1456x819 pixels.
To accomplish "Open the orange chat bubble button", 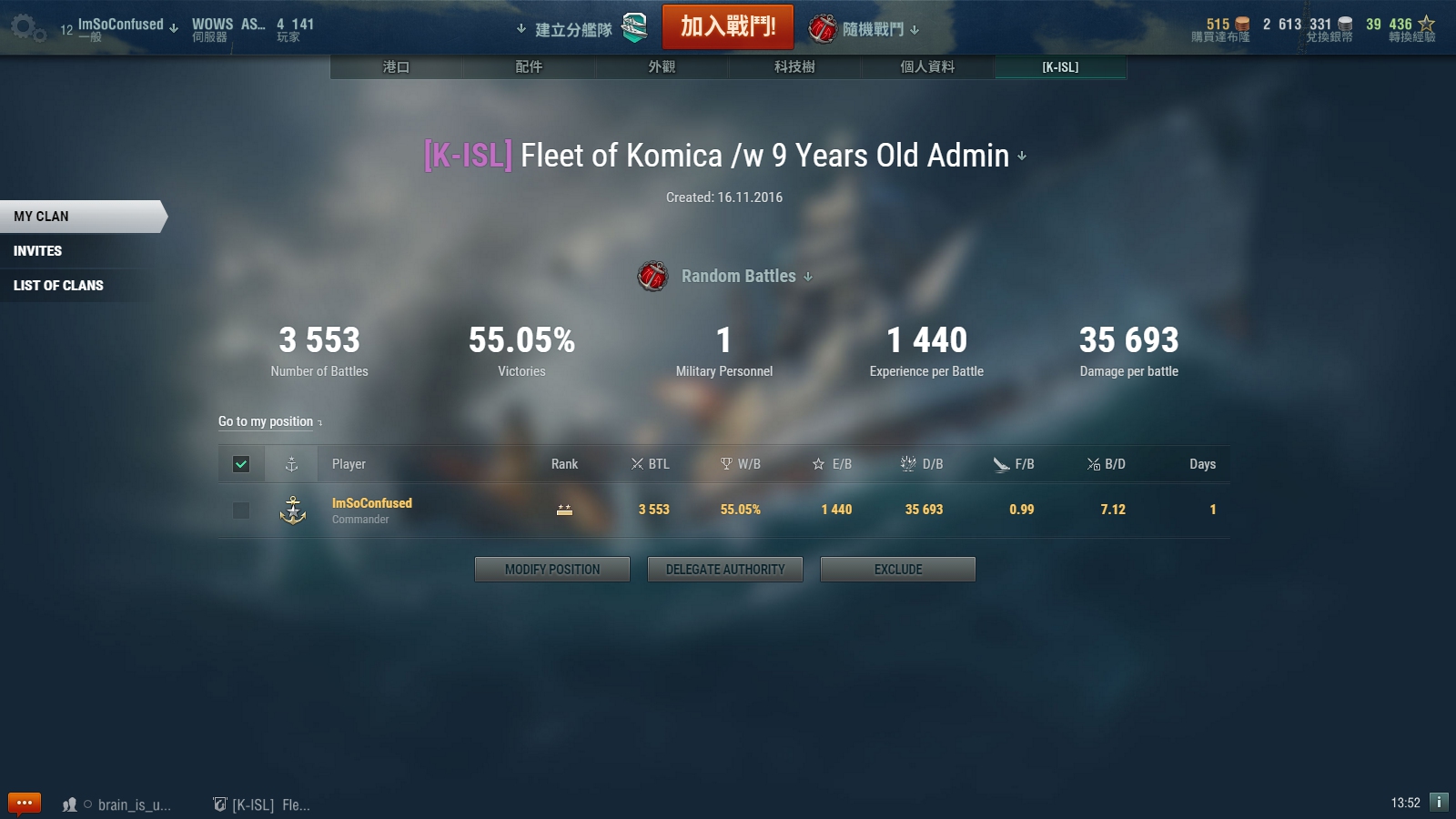I will [x=25, y=804].
